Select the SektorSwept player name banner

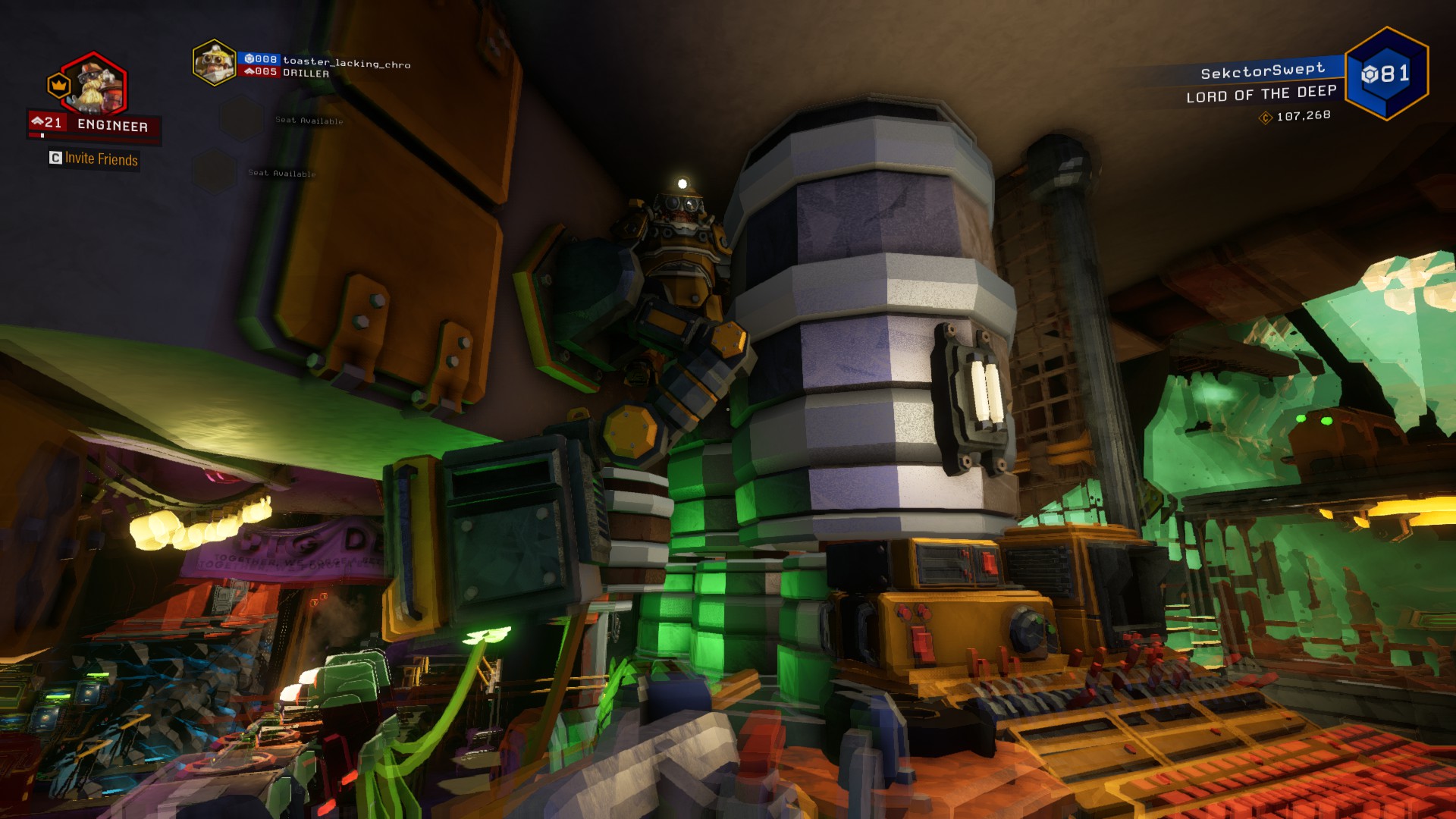click(1262, 71)
